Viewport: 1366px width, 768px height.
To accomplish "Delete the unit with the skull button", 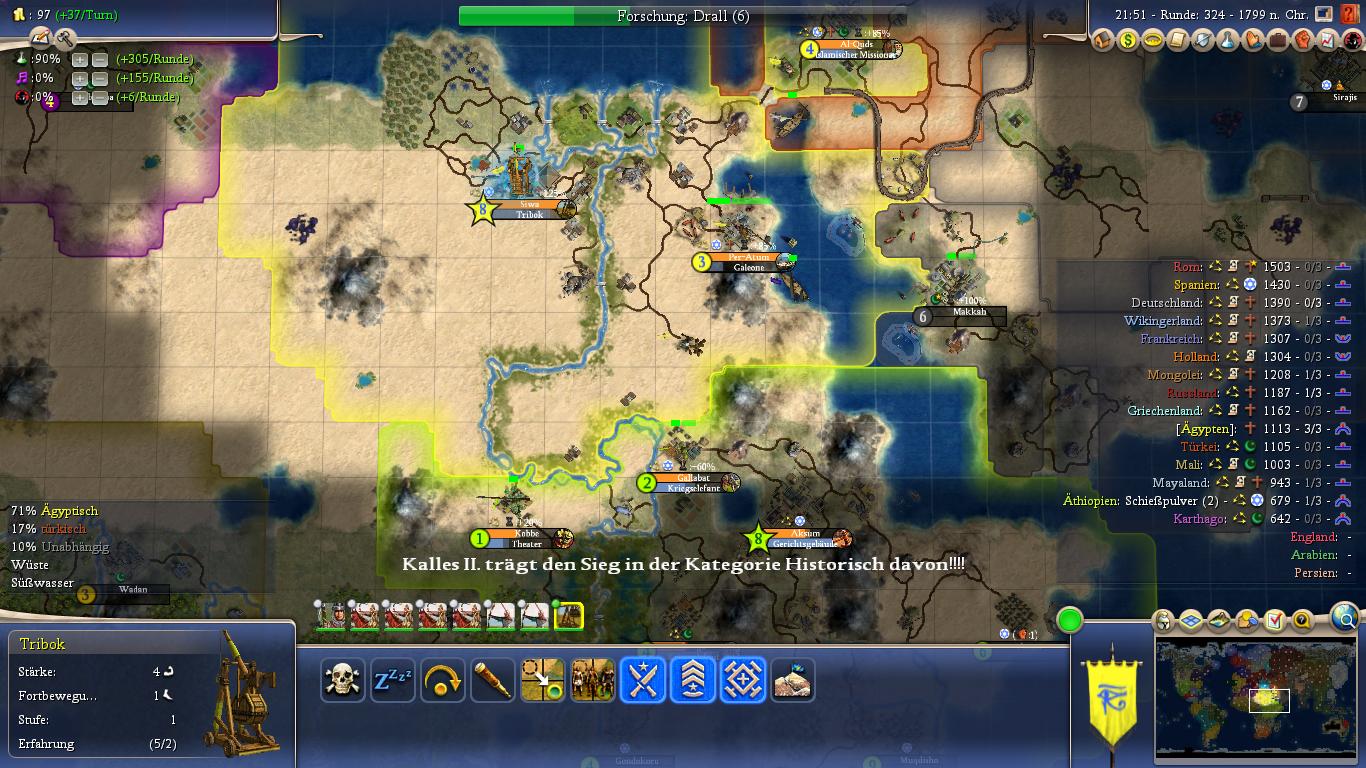I will coord(343,680).
